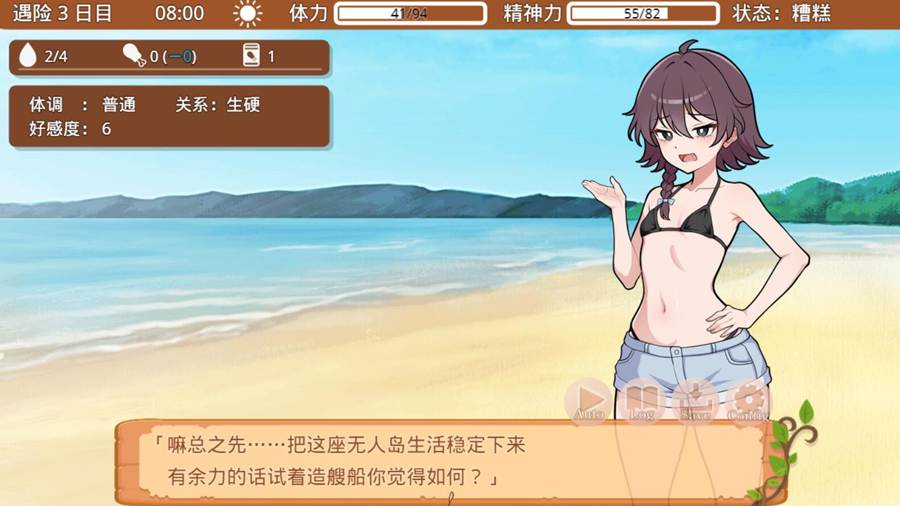Image resolution: width=900 pixels, height=506 pixels.
Task: Open the Save menu
Action: tap(695, 400)
